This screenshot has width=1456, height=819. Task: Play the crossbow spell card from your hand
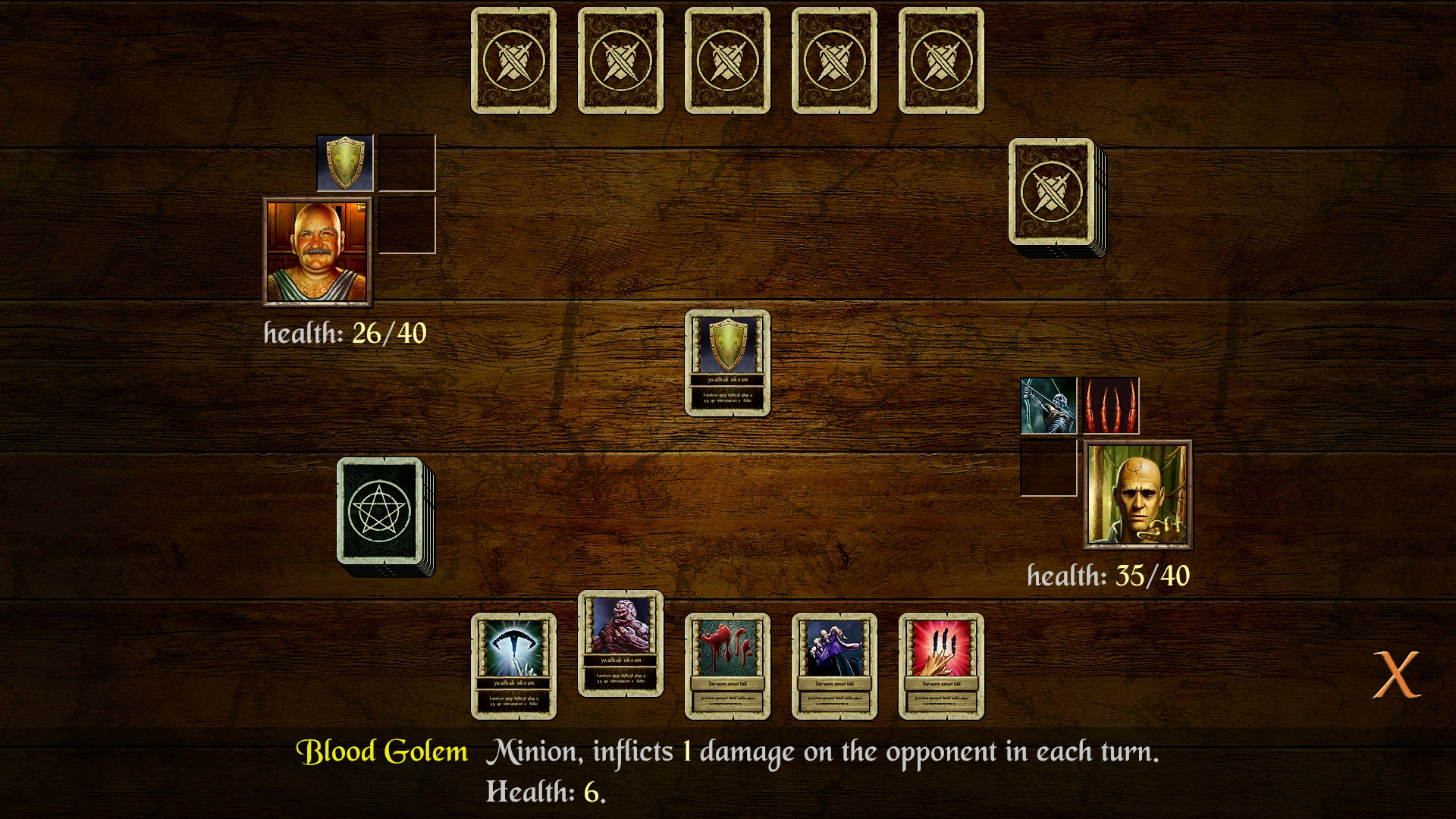[516, 666]
